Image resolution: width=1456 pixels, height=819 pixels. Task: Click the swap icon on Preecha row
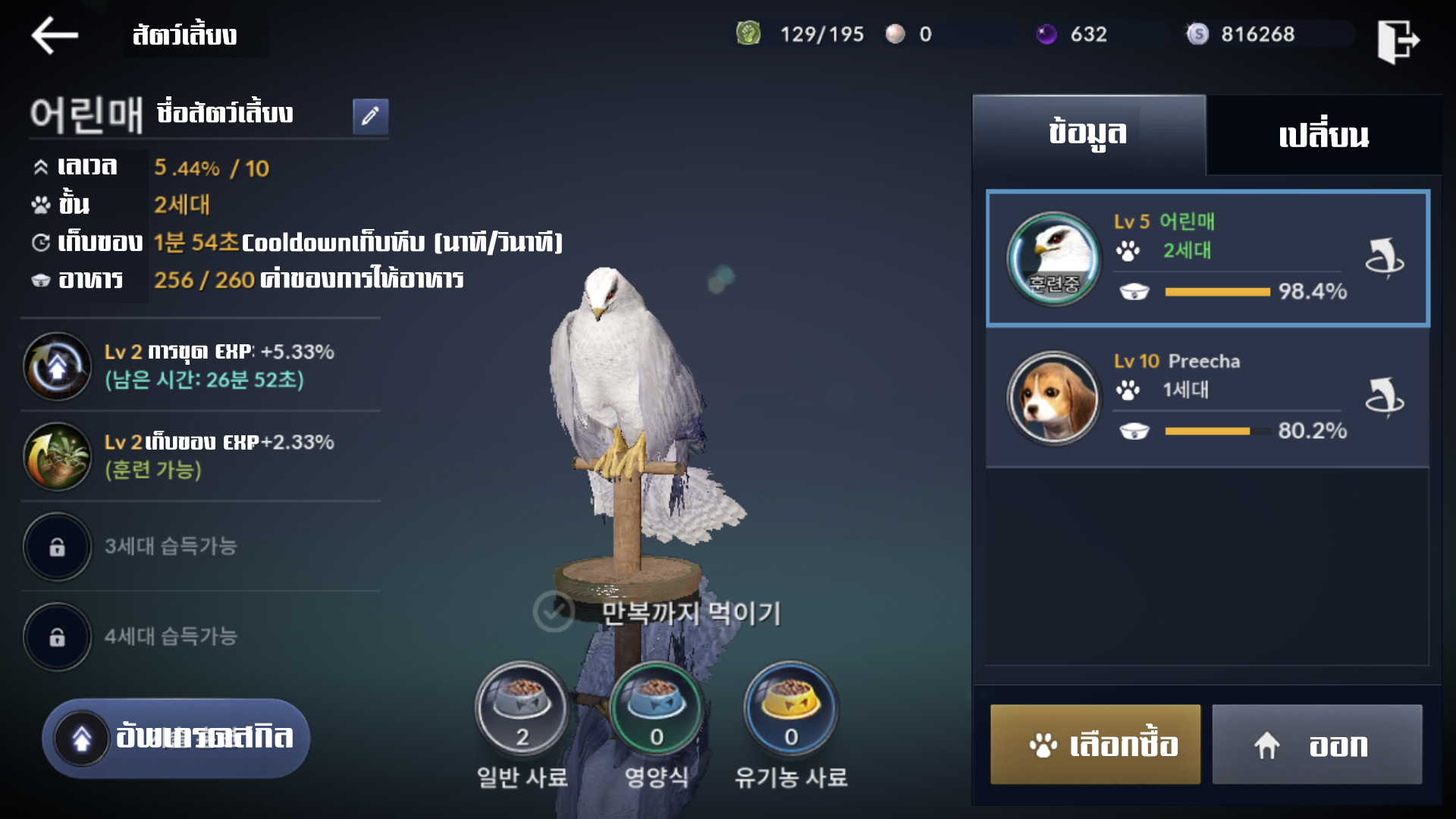(x=1385, y=397)
